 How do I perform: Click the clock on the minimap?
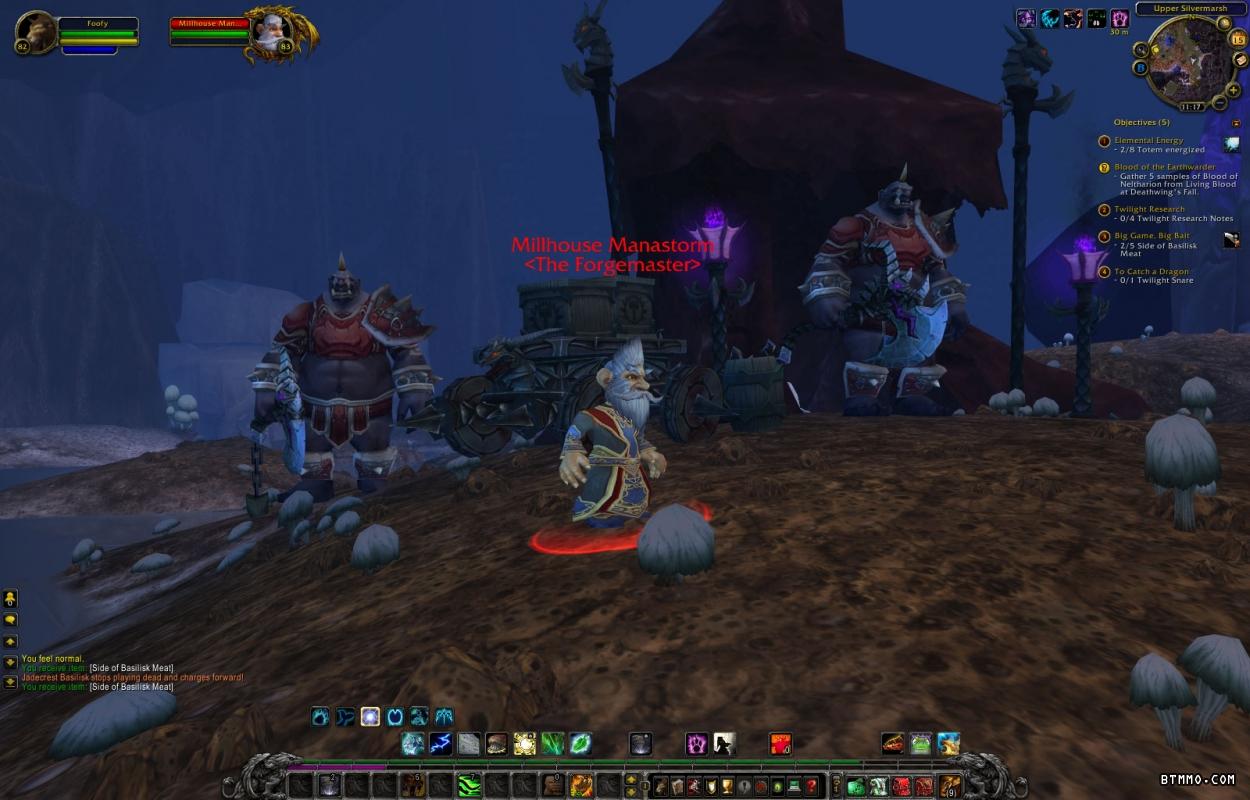click(x=1190, y=106)
